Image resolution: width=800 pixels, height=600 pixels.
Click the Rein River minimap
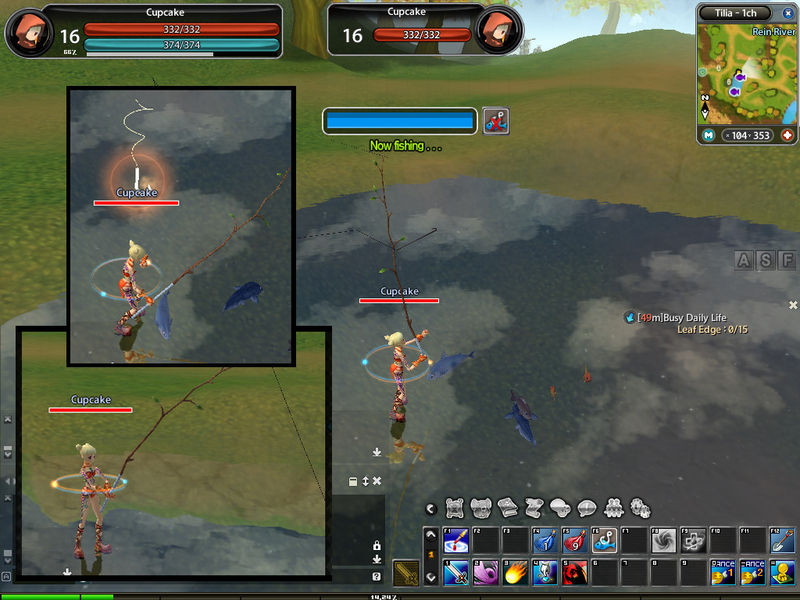(x=745, y=75)
